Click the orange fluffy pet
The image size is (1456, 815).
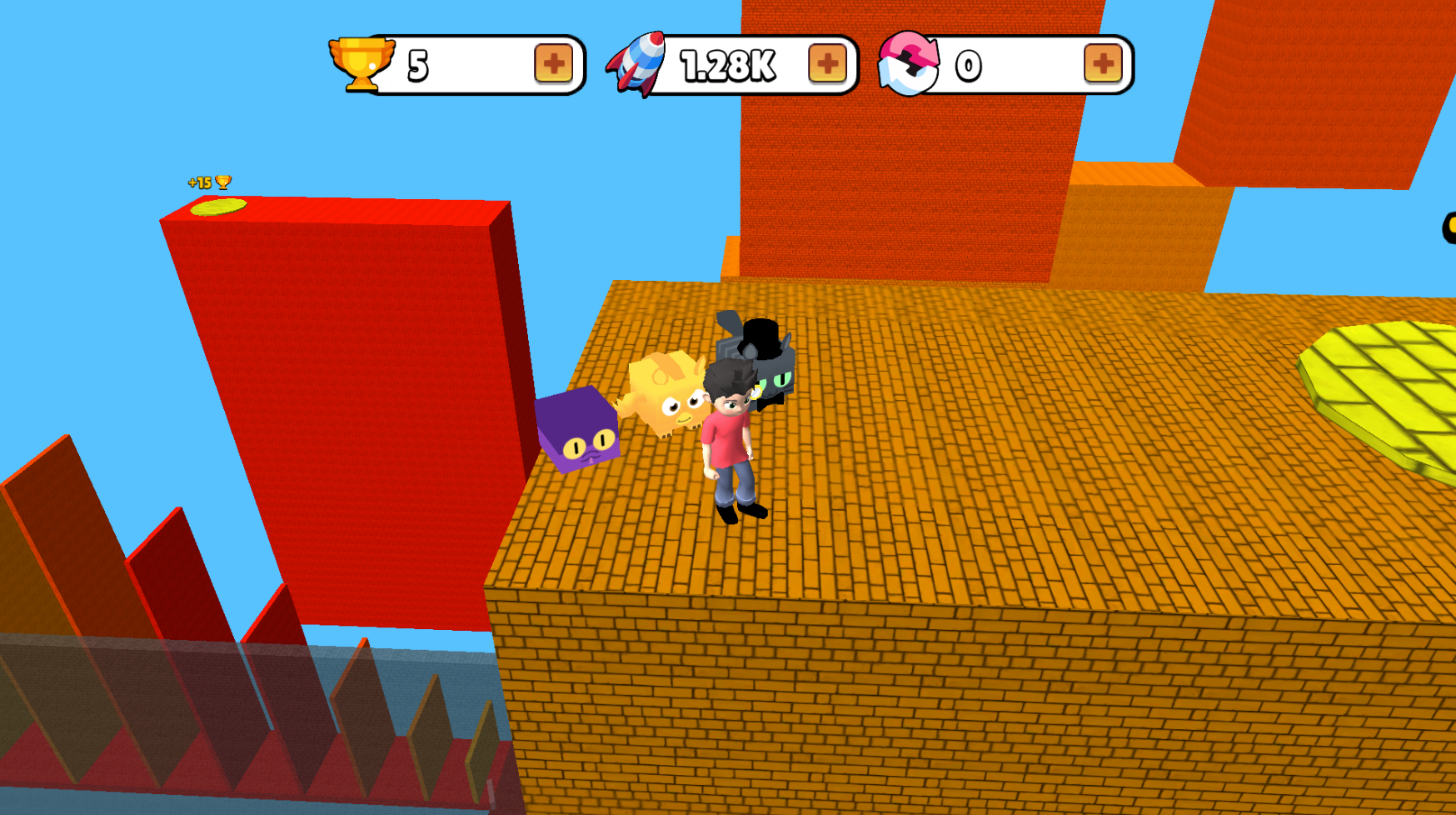(666, 396)
